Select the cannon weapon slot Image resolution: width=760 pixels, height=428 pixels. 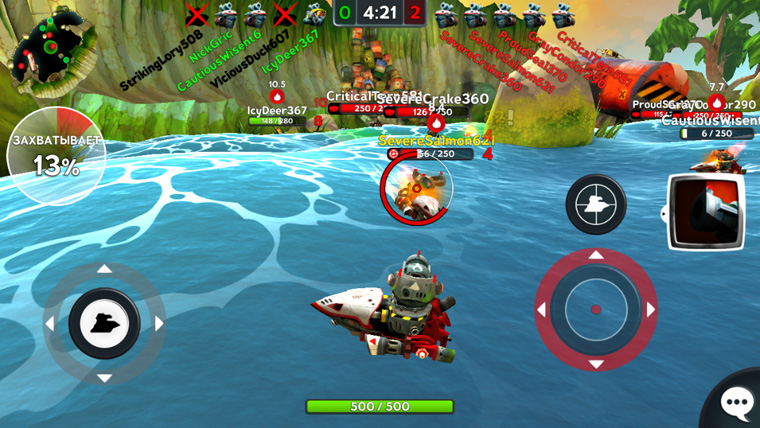pyautogui.click(x=706, y=211)
